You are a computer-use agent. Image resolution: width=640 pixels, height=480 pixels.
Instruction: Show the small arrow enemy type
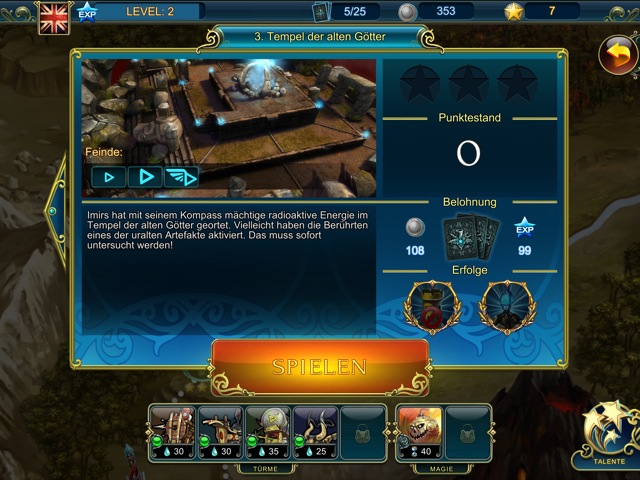tap(107, 177)
